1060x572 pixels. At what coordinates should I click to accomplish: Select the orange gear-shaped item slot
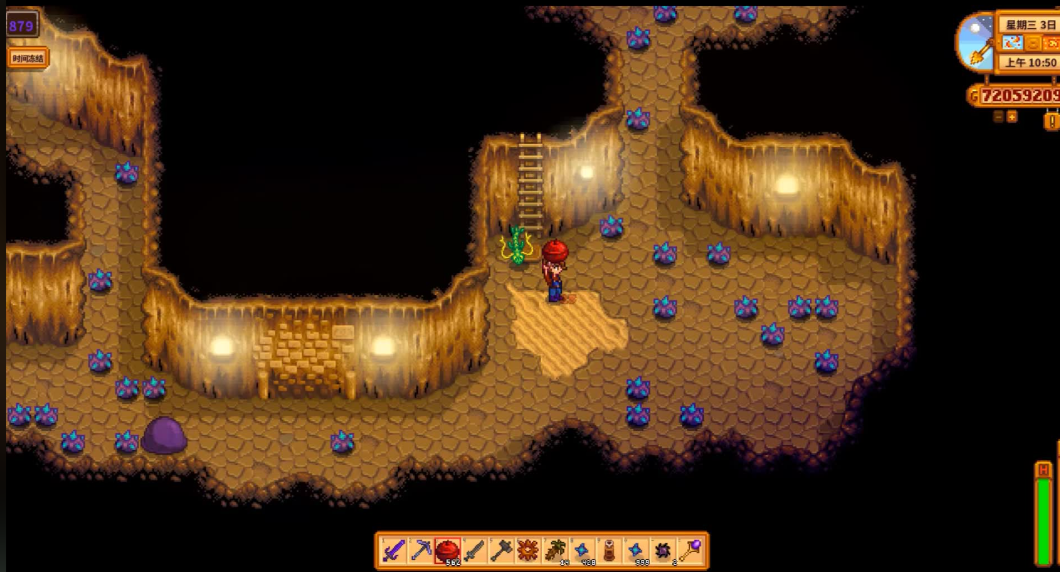point(528,551)
